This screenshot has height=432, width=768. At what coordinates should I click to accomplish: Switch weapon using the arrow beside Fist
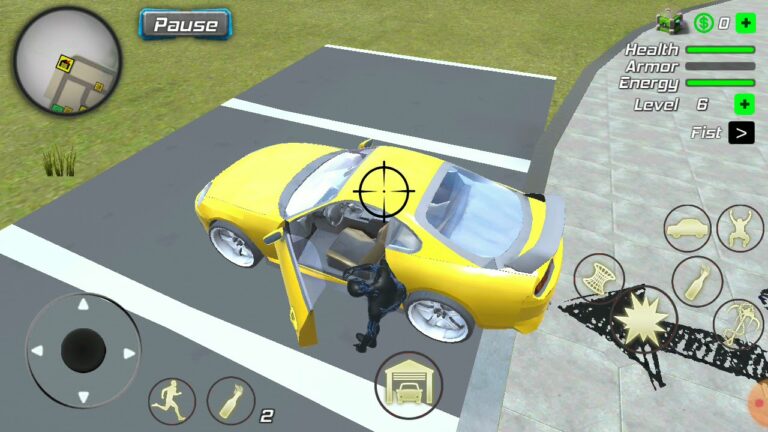click(741, 132)
